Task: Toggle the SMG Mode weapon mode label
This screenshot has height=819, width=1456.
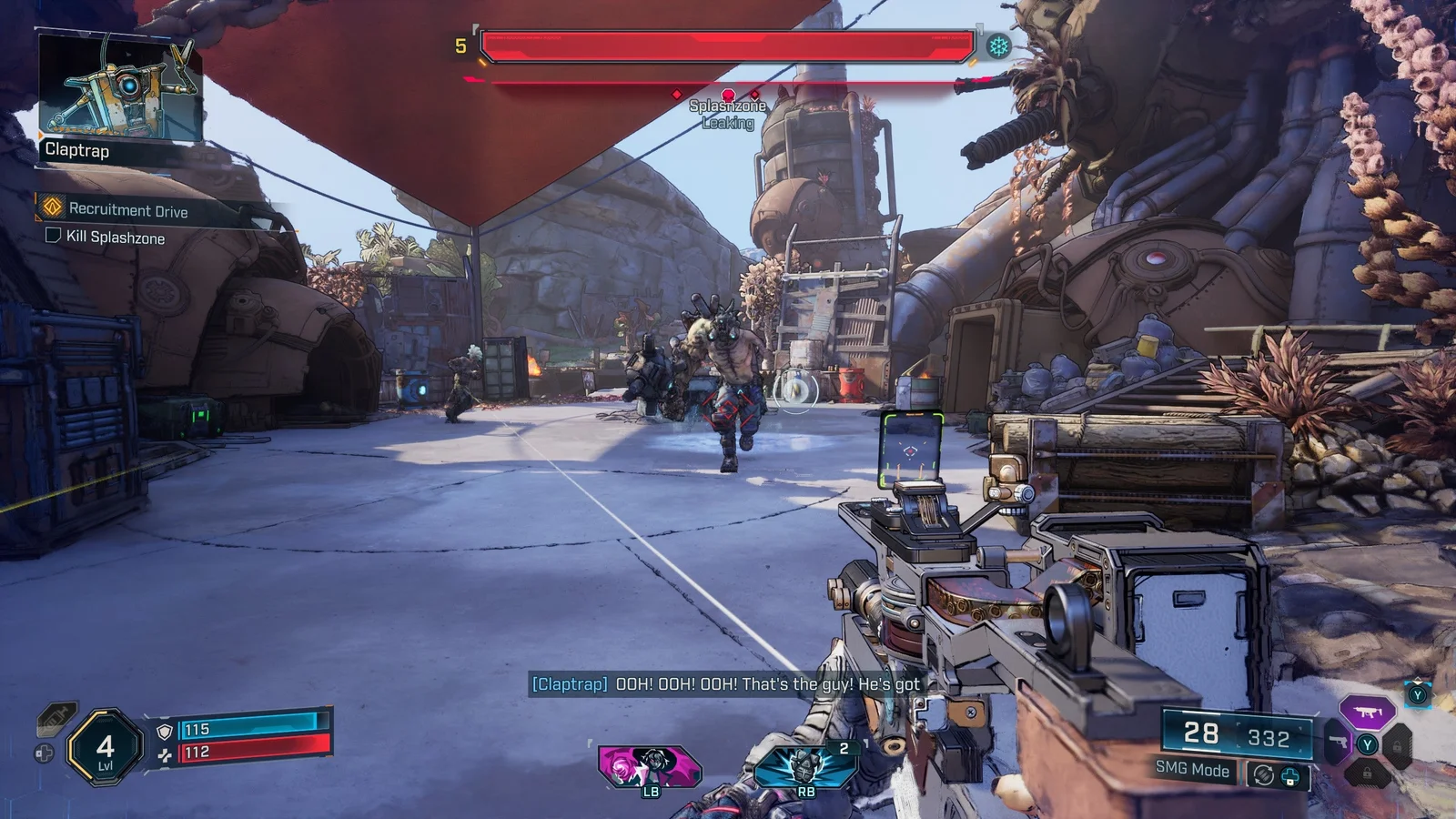Action: click(1192, 770)
